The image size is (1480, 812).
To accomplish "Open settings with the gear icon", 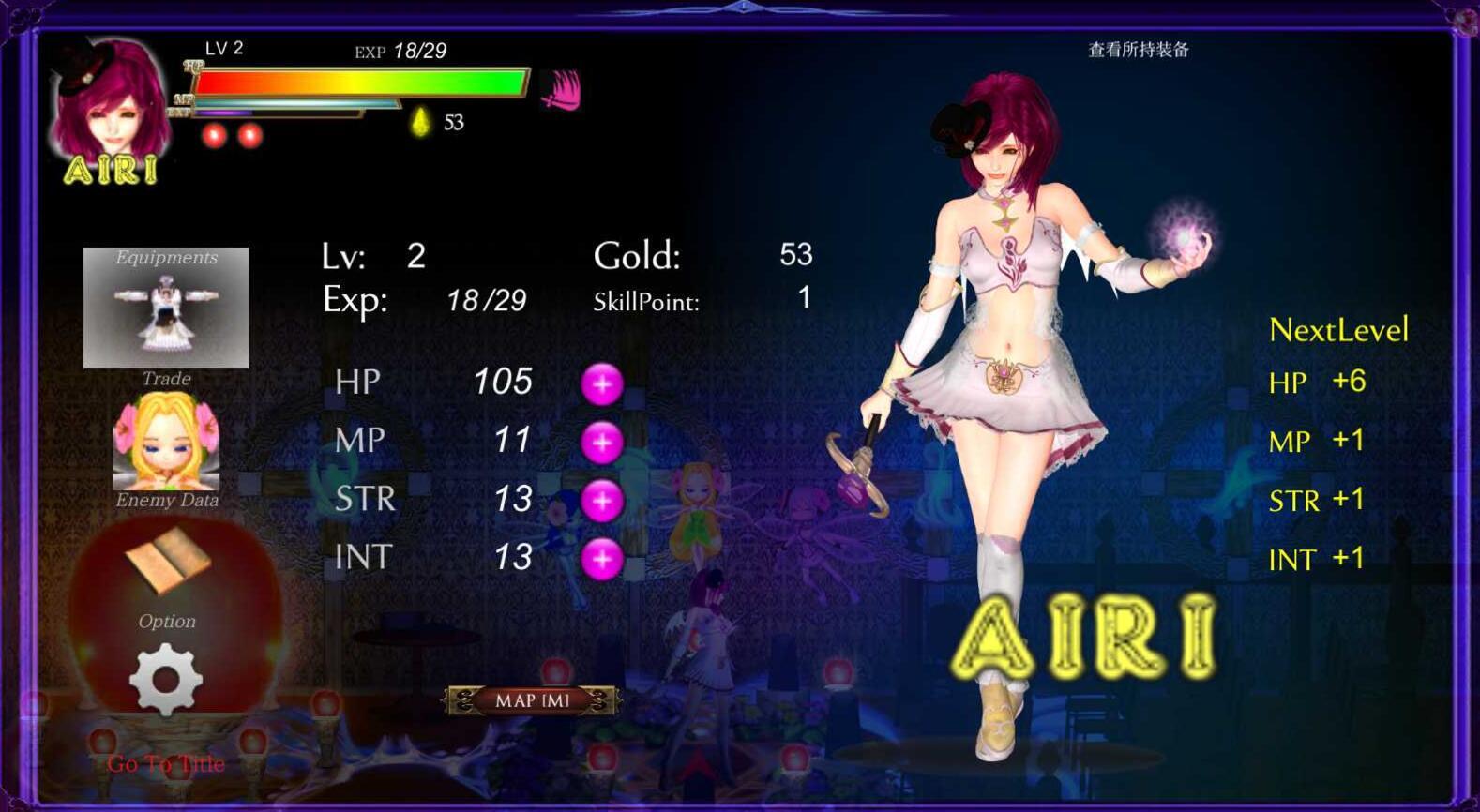I will point(165,680).
